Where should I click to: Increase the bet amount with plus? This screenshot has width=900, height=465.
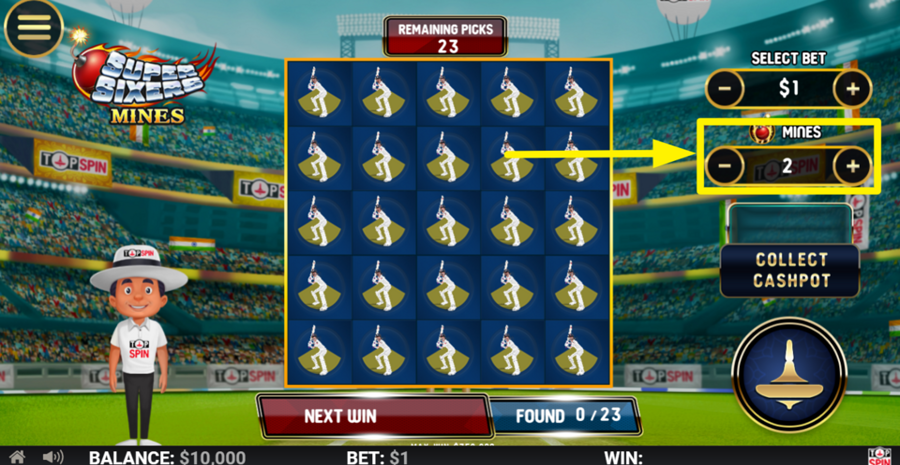click(852, 89)
